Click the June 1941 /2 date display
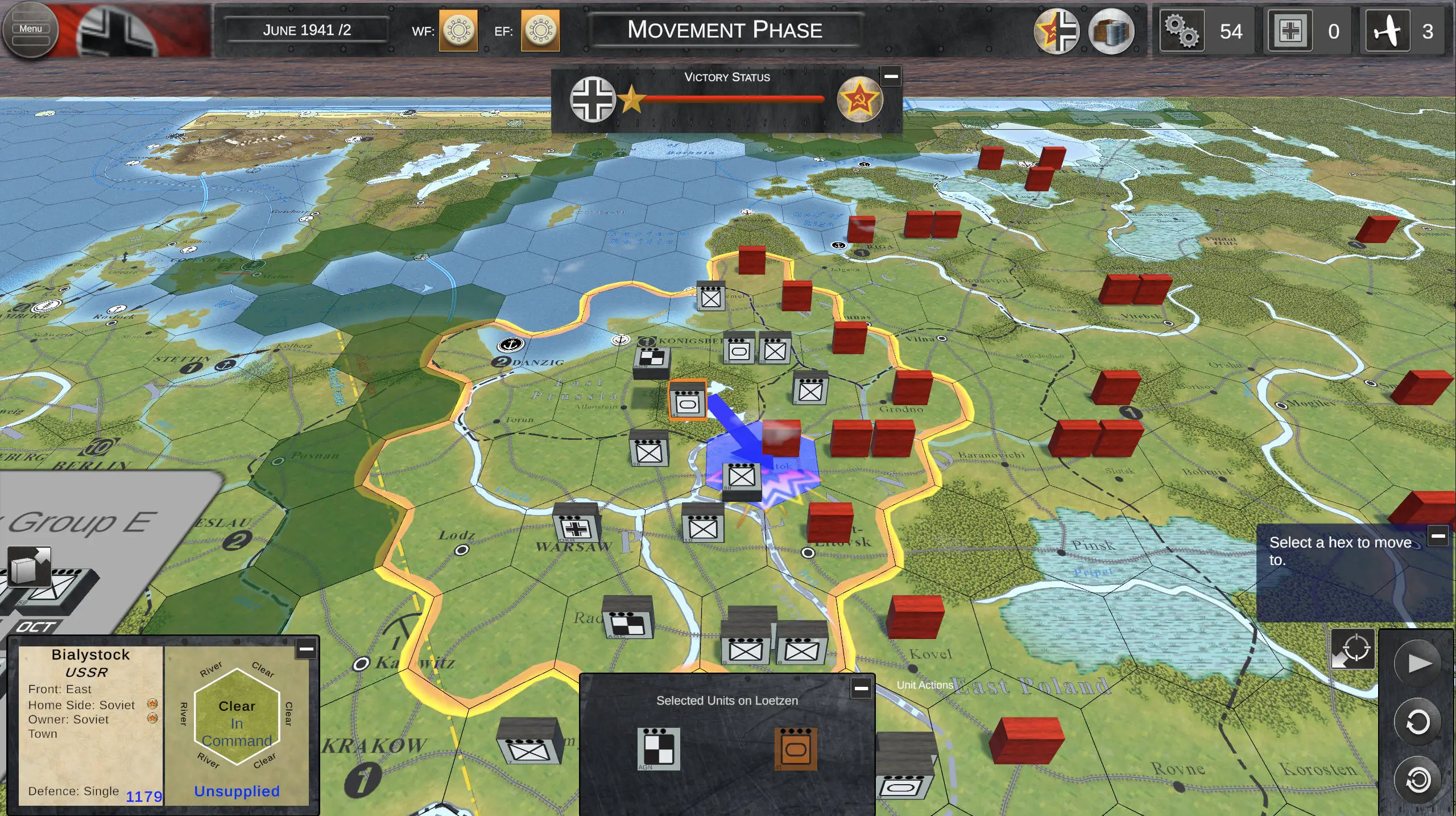Screen dimensions: 1456x816 pyautogui.click(x=306, y=30)
